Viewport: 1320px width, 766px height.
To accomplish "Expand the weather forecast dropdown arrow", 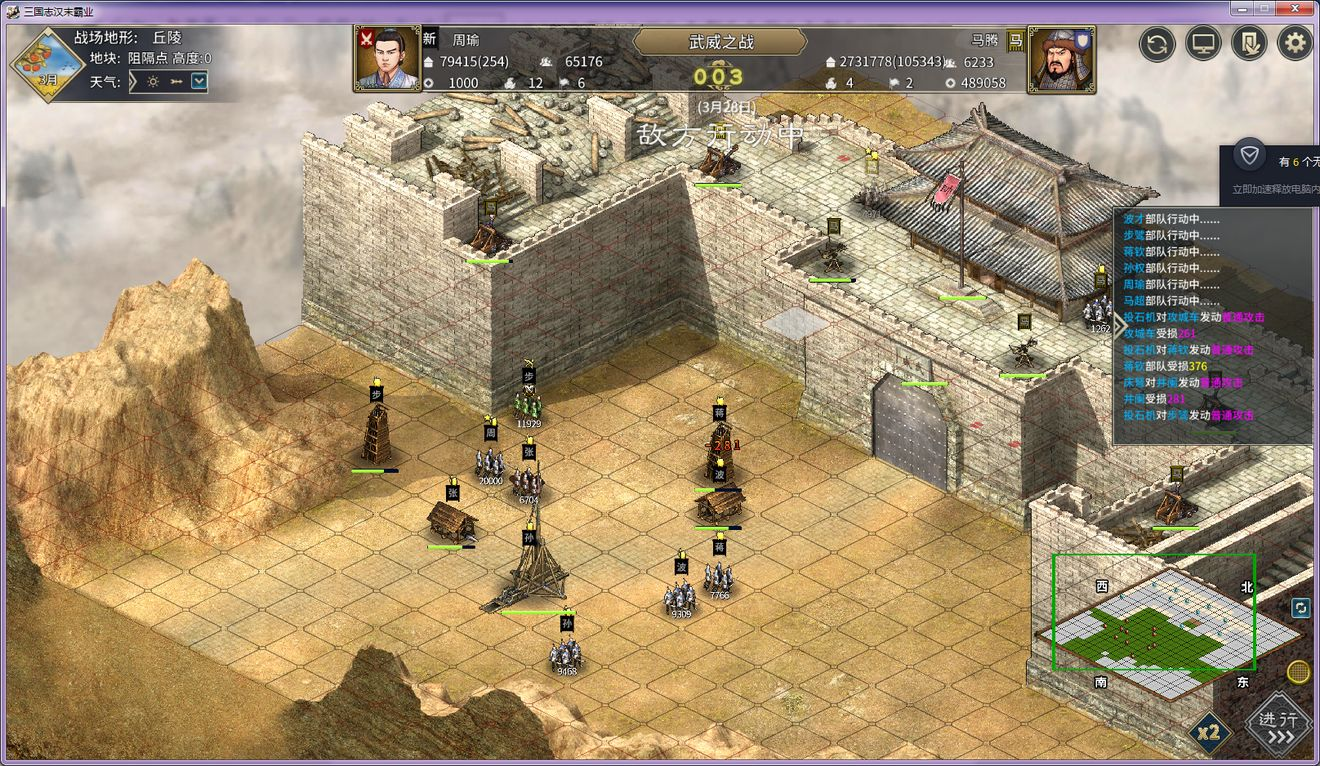I will click(200, 82).
